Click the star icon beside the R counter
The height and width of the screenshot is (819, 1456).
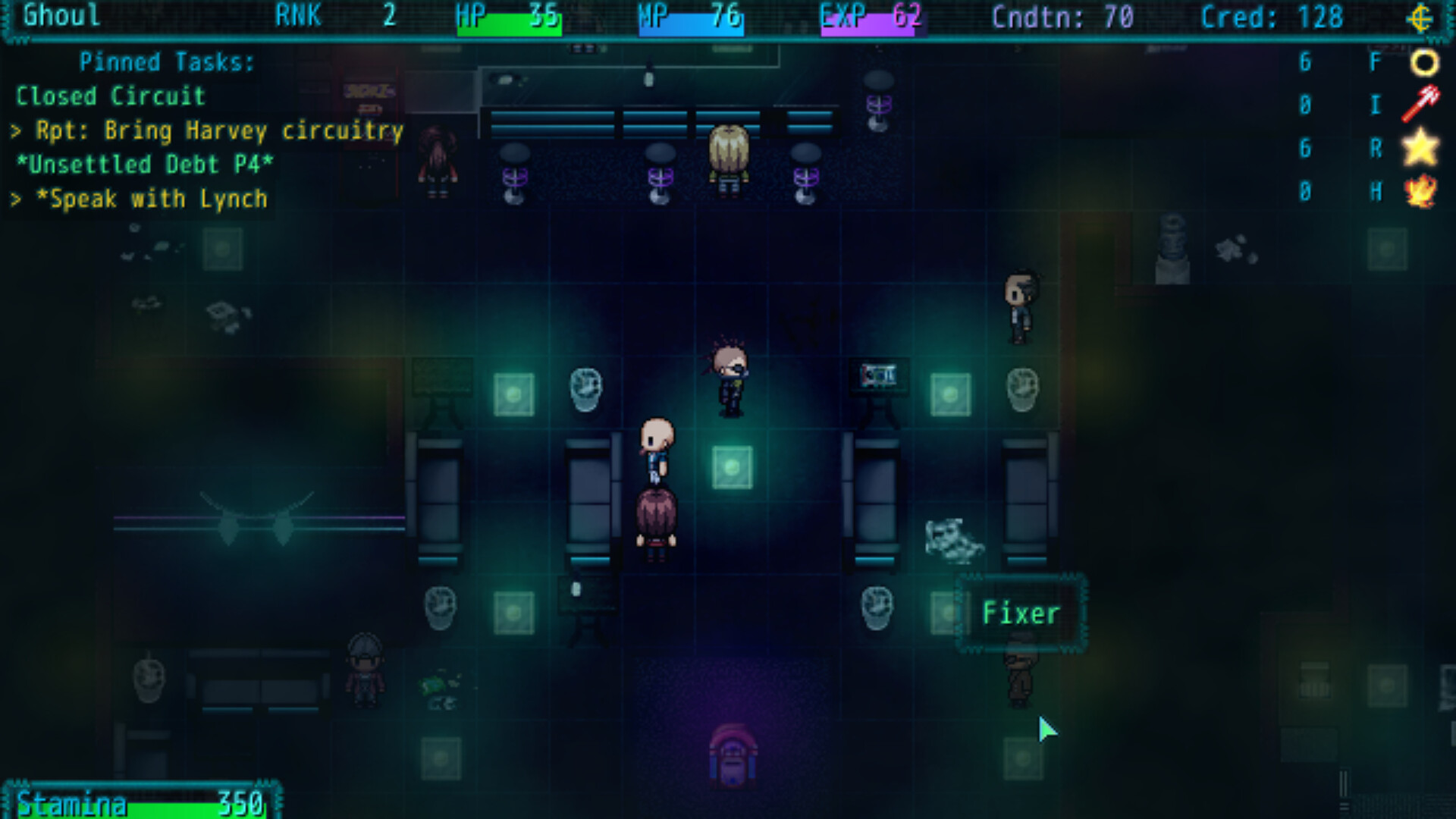pyautogui.click(x=1420, y=149)
